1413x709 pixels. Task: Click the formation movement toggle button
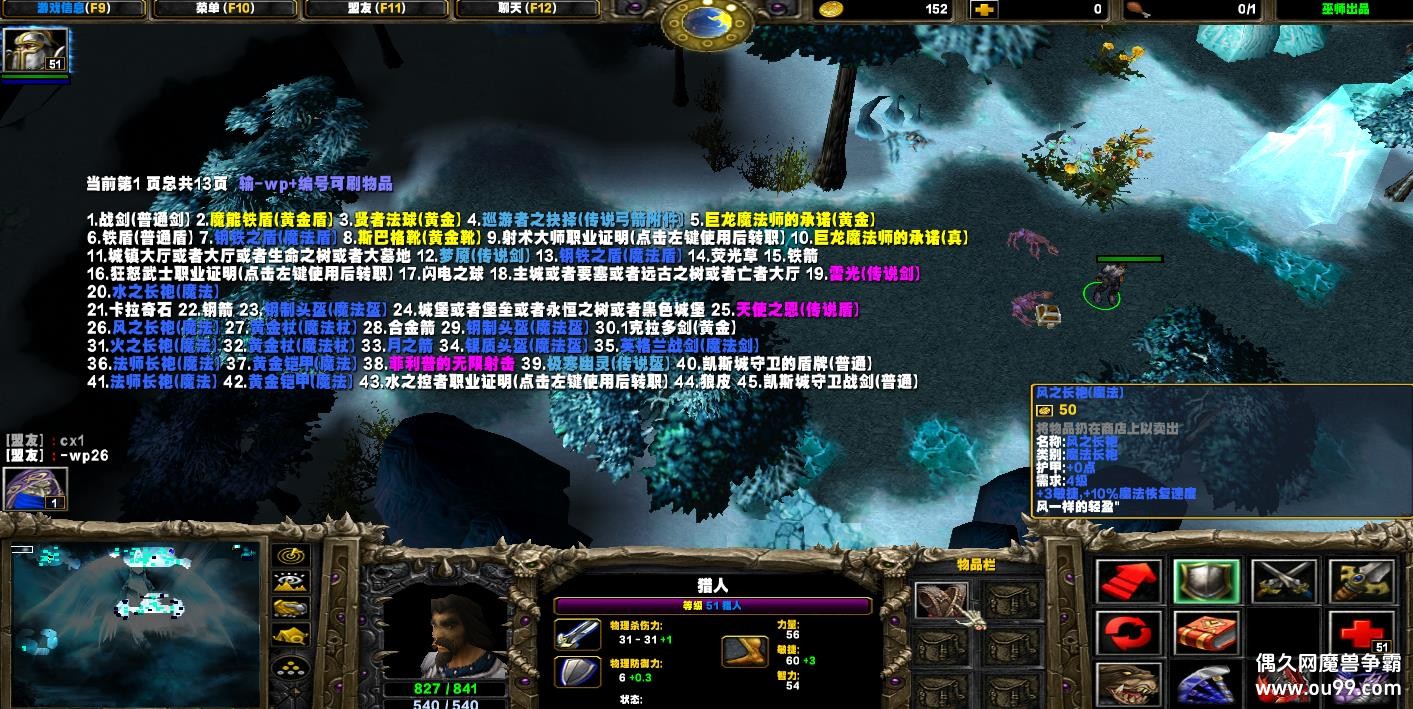click(x=290, y=667)
